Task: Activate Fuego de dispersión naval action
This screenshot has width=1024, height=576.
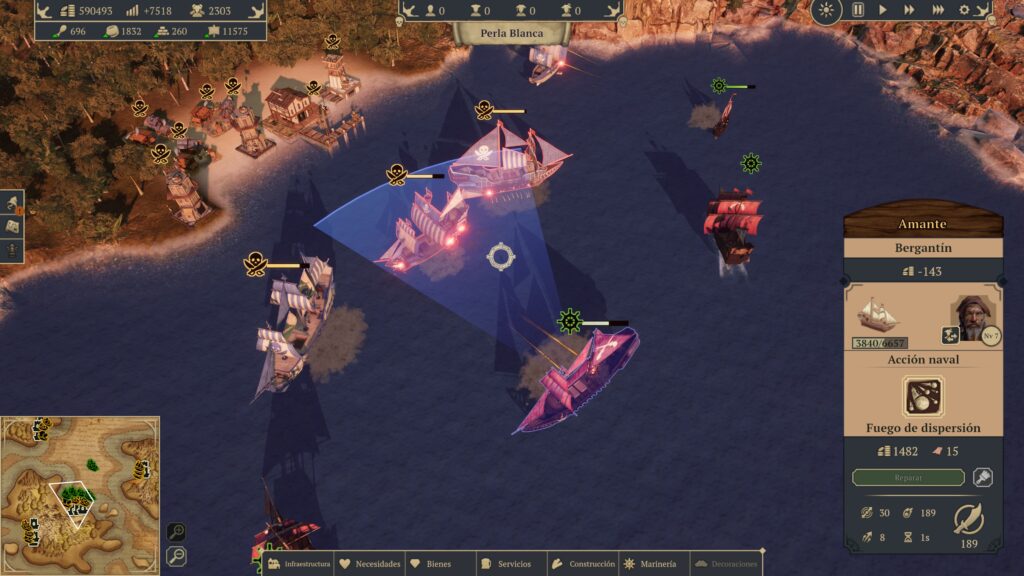Action: (923, 396)
